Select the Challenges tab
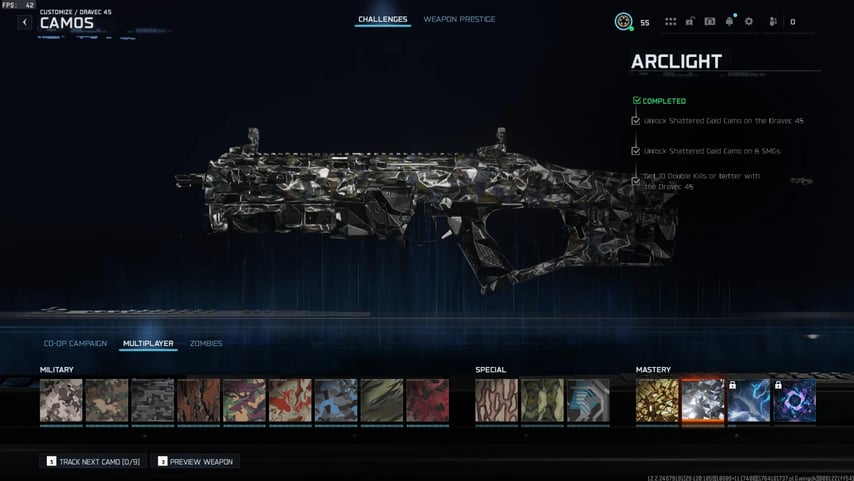 click(383, 19)
